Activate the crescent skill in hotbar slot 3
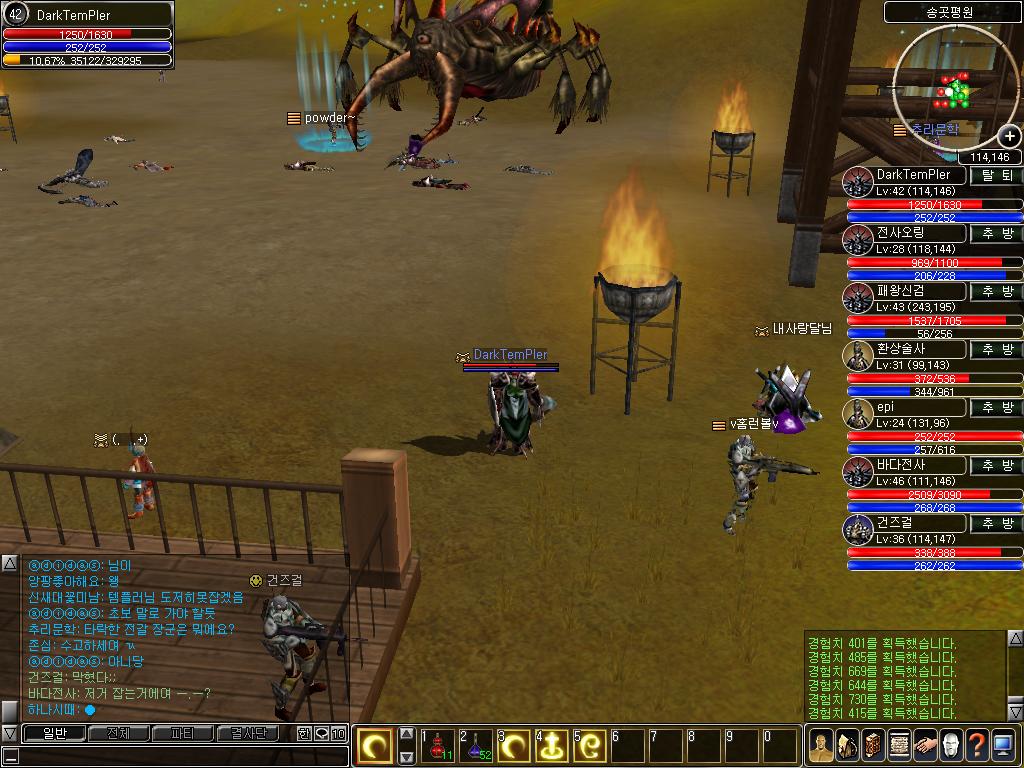 coord(514,746)
